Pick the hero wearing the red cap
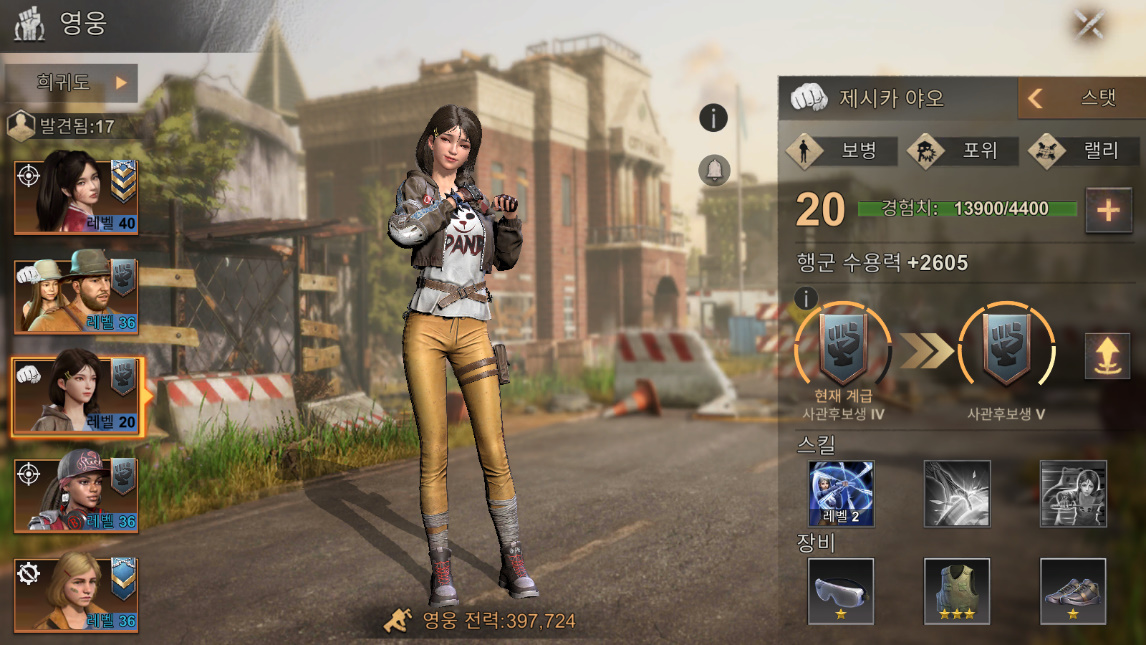Viewport: 1146px width, 645px height. [x=77, y=495]
